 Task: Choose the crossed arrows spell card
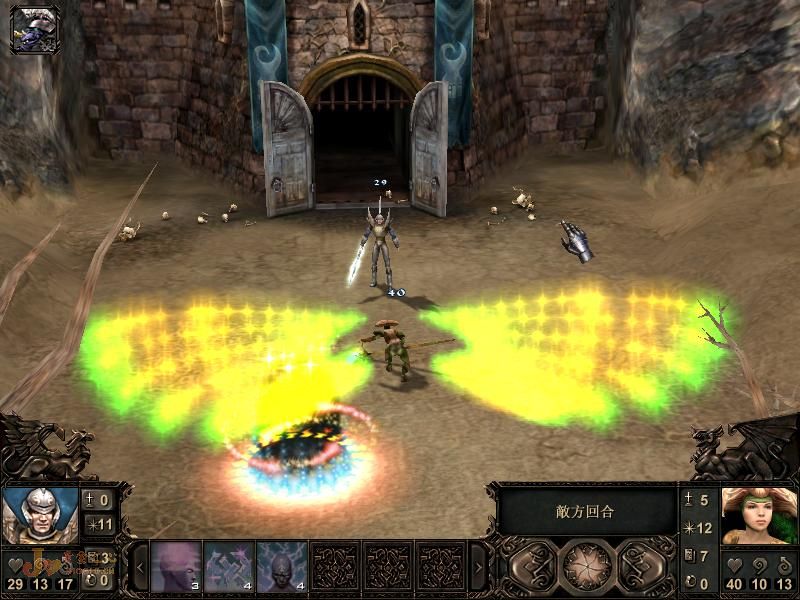pyautogui.click(x=229, y=566)
